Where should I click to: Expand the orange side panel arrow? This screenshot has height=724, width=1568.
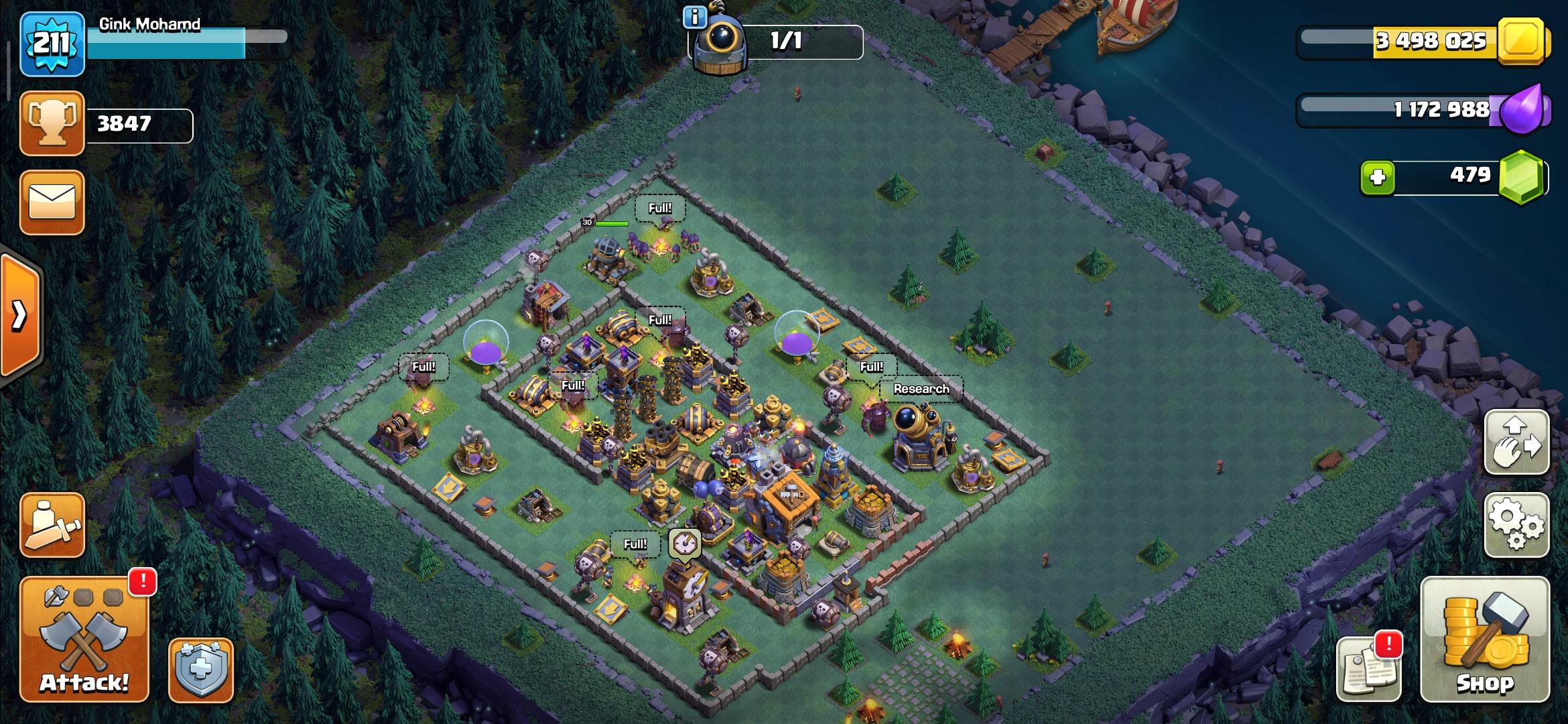(x=20, y=315)
